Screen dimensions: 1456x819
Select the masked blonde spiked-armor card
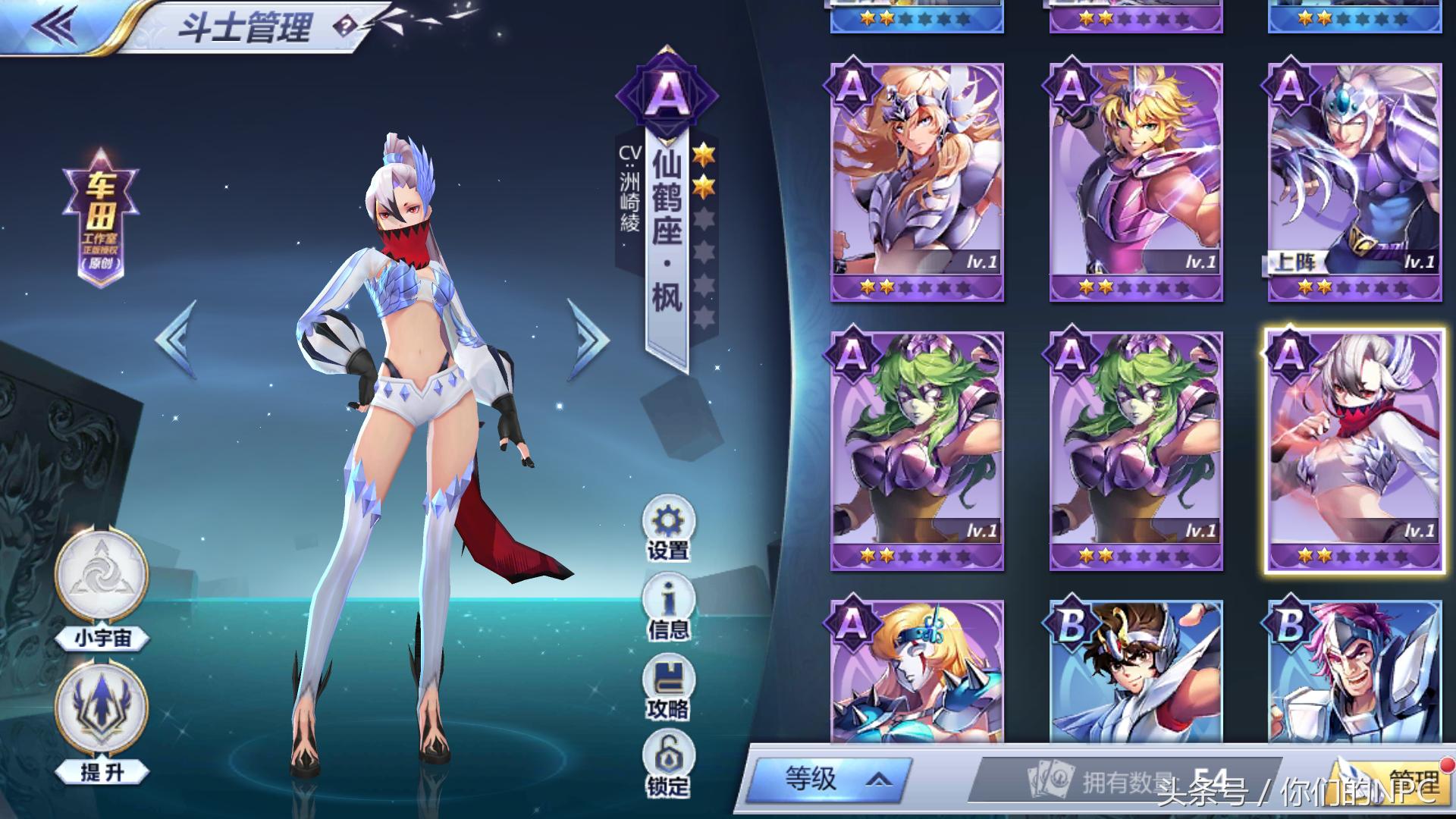(917, 671)
